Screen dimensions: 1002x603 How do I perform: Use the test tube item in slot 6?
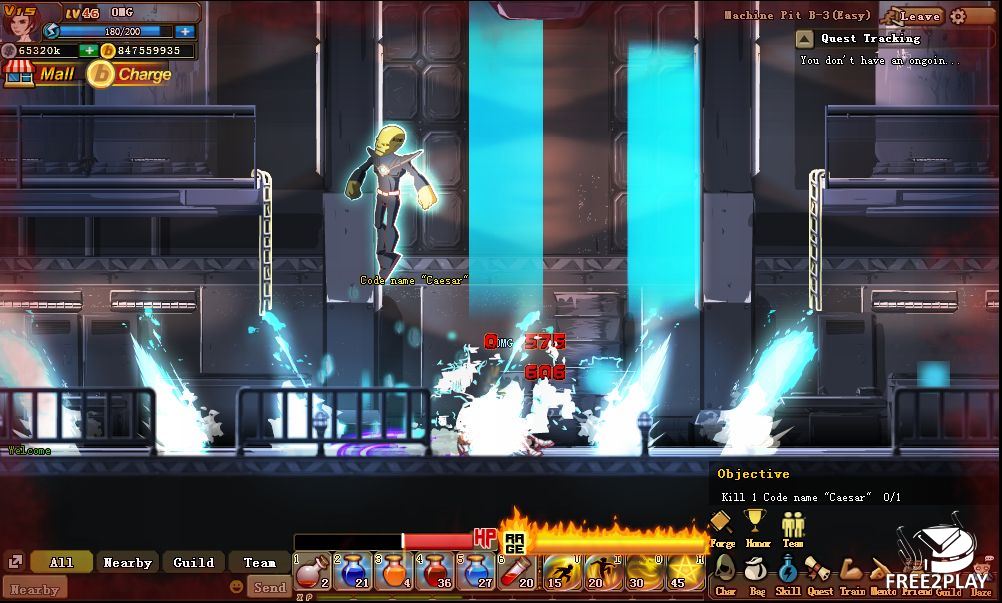[519, 572]
